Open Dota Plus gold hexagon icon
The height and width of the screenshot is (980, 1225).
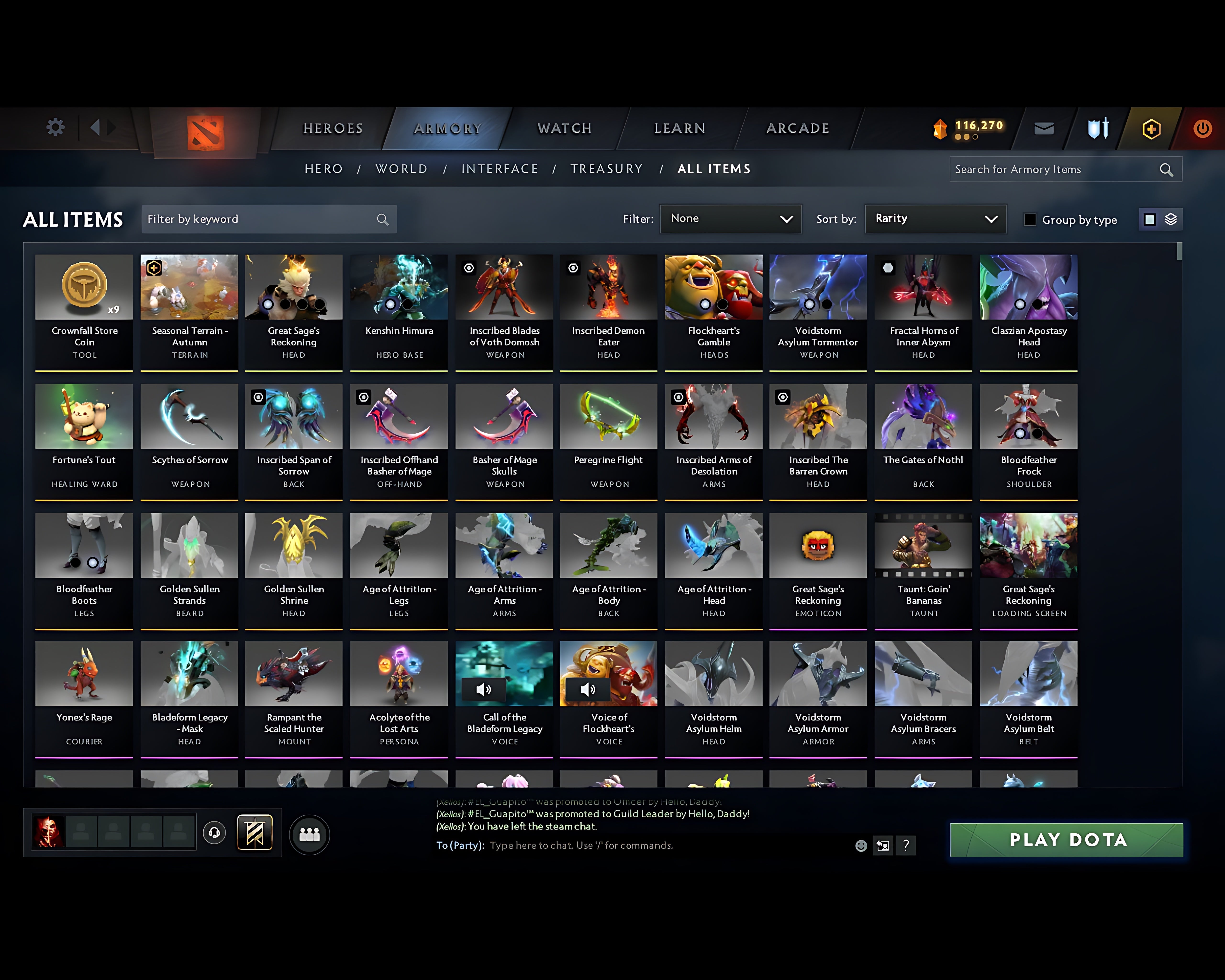pyautogui.click(x=1151, y=129)
